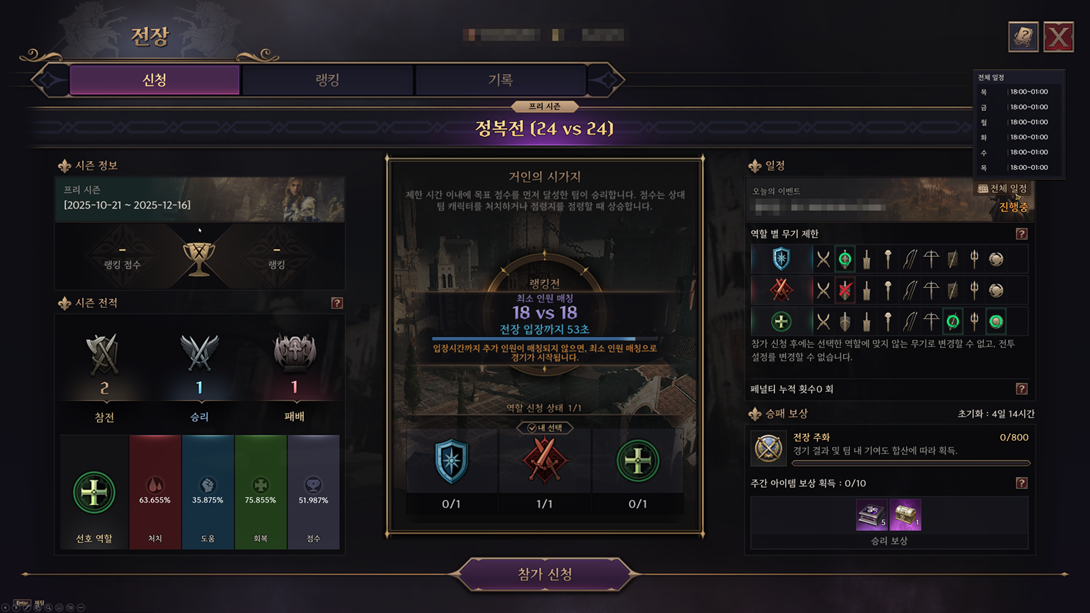
Task: Inspect the purple box victory reward
Action: click(x=871, y=515)
